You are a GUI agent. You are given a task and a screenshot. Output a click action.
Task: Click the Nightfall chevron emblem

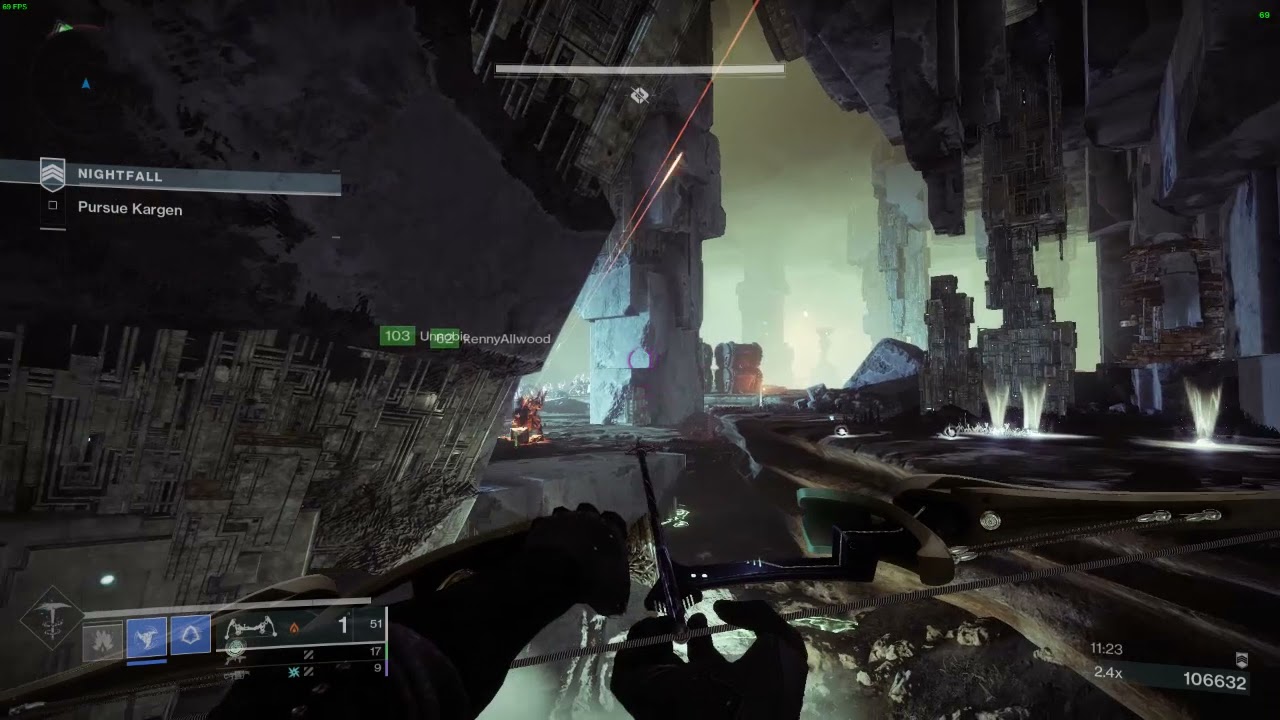click(x=52, y=175)
